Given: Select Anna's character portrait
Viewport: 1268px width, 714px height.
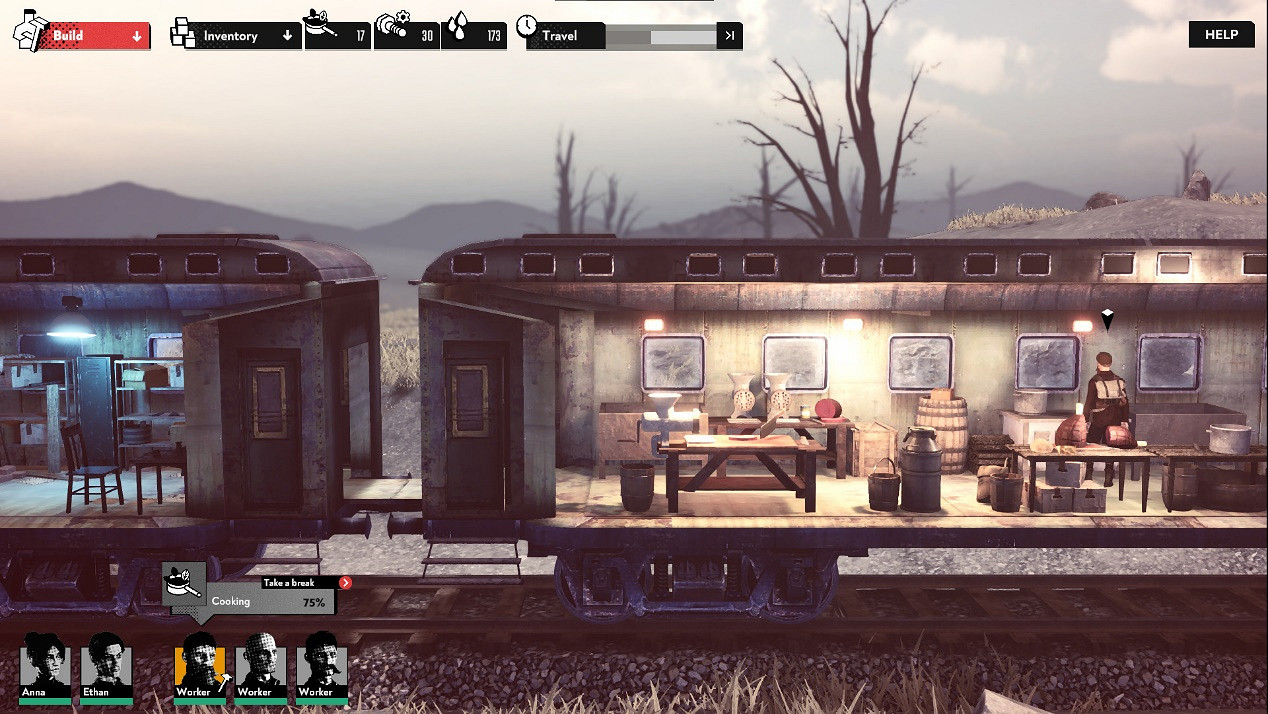Looking at the screenshot, I should [x=46, y=665].
